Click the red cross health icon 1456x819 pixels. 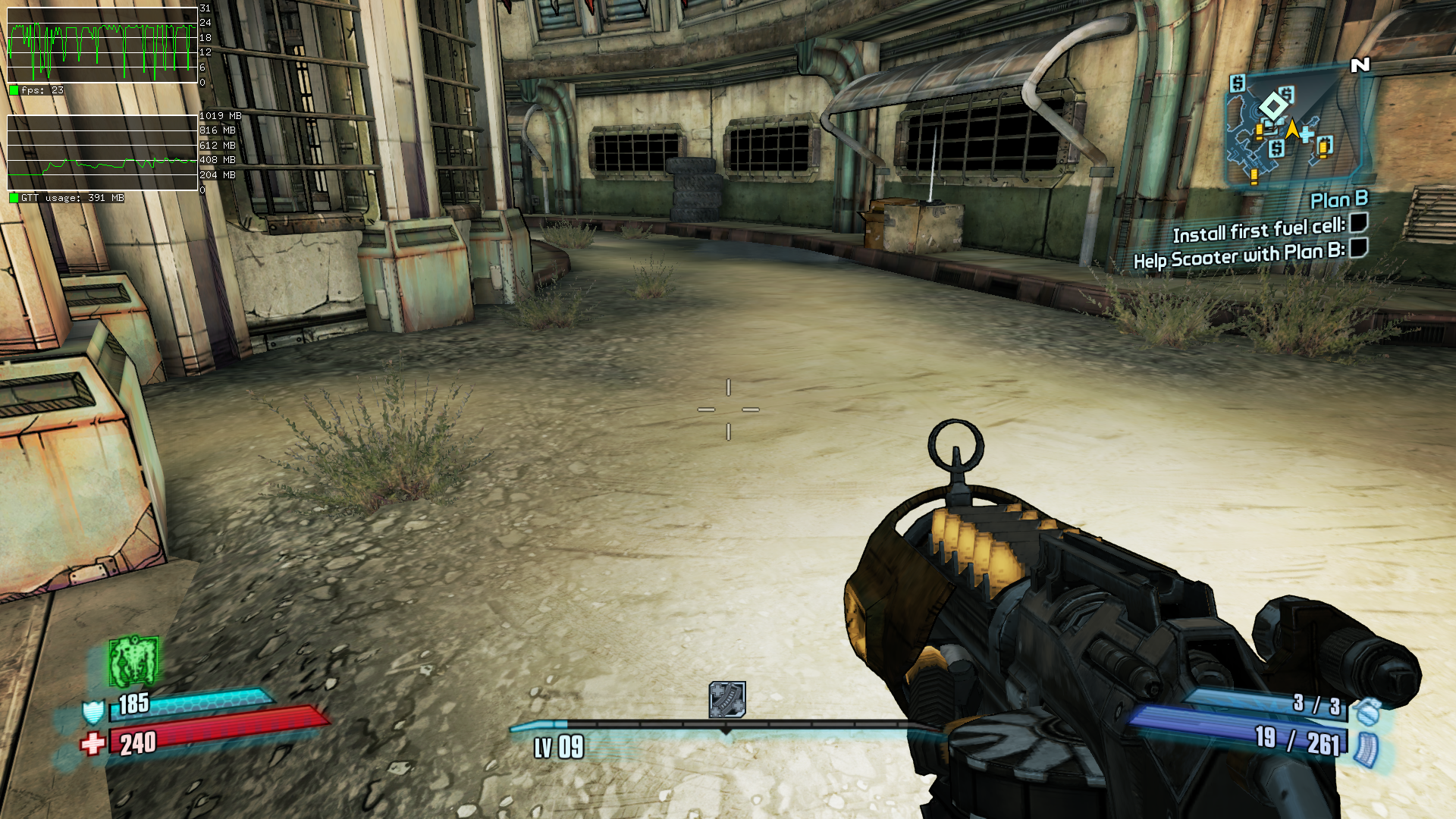(x=93, y=744)
